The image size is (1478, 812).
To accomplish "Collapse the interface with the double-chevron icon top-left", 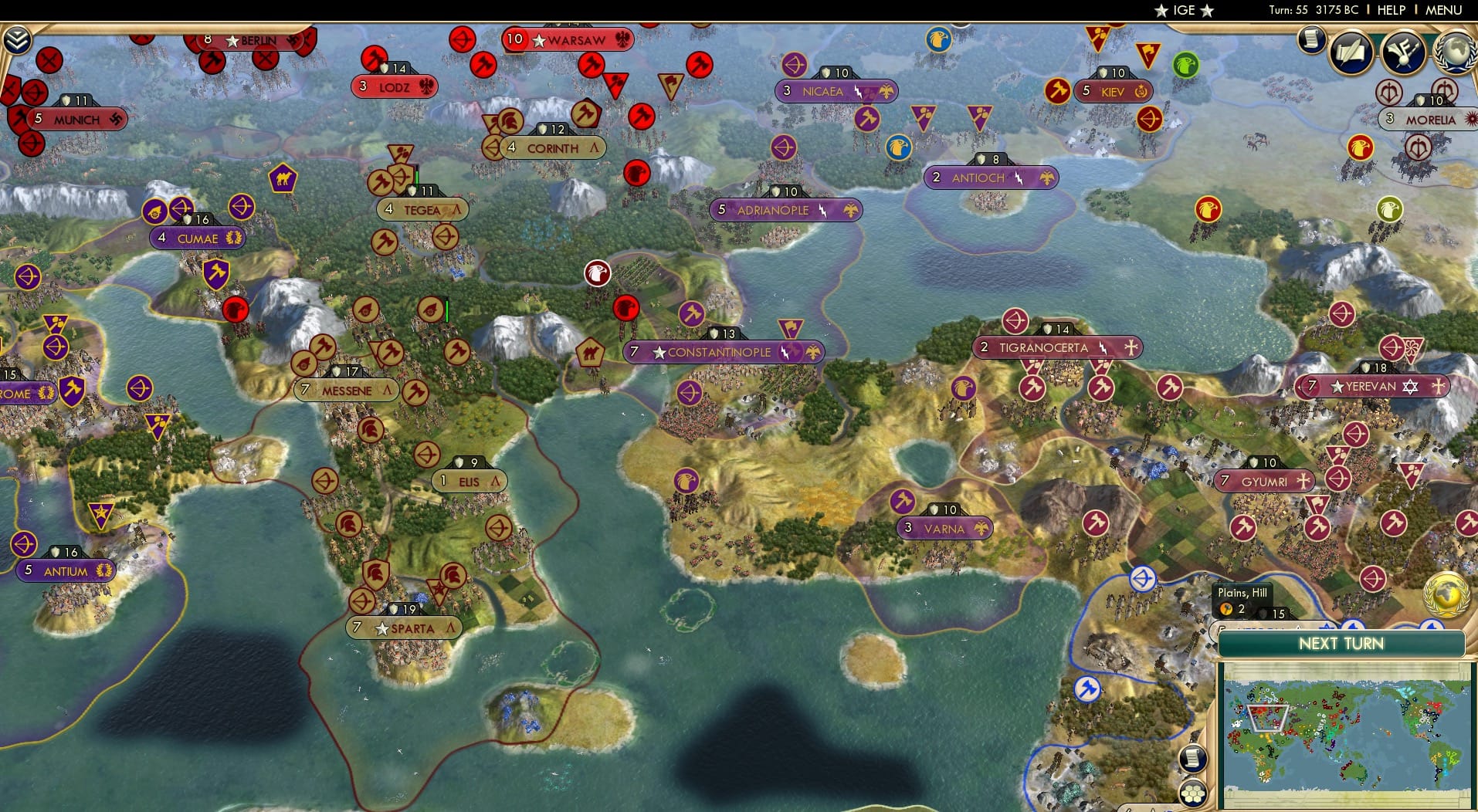I will (x=17, y=37).
